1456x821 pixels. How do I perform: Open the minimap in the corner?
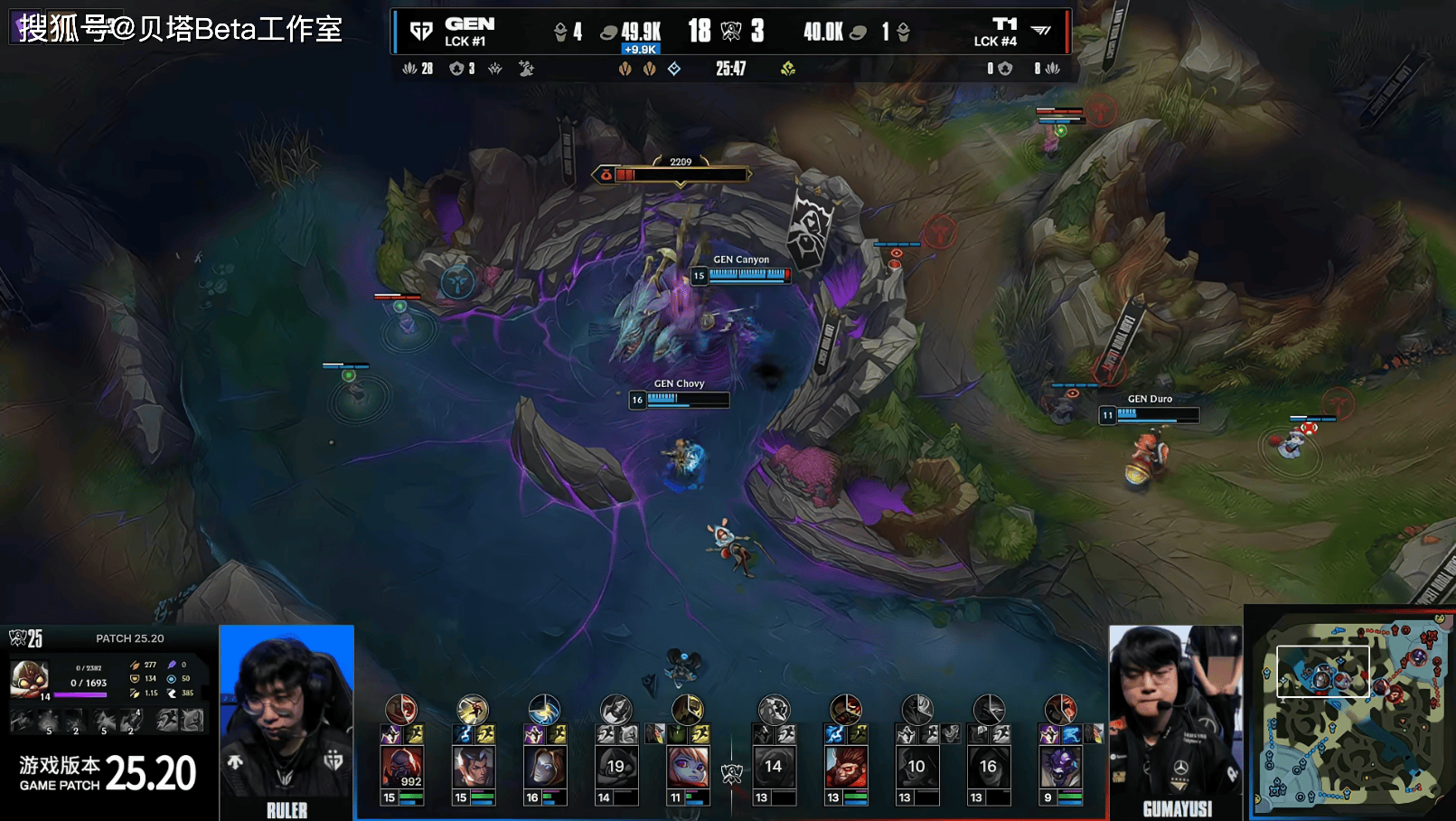[1349, 713]
